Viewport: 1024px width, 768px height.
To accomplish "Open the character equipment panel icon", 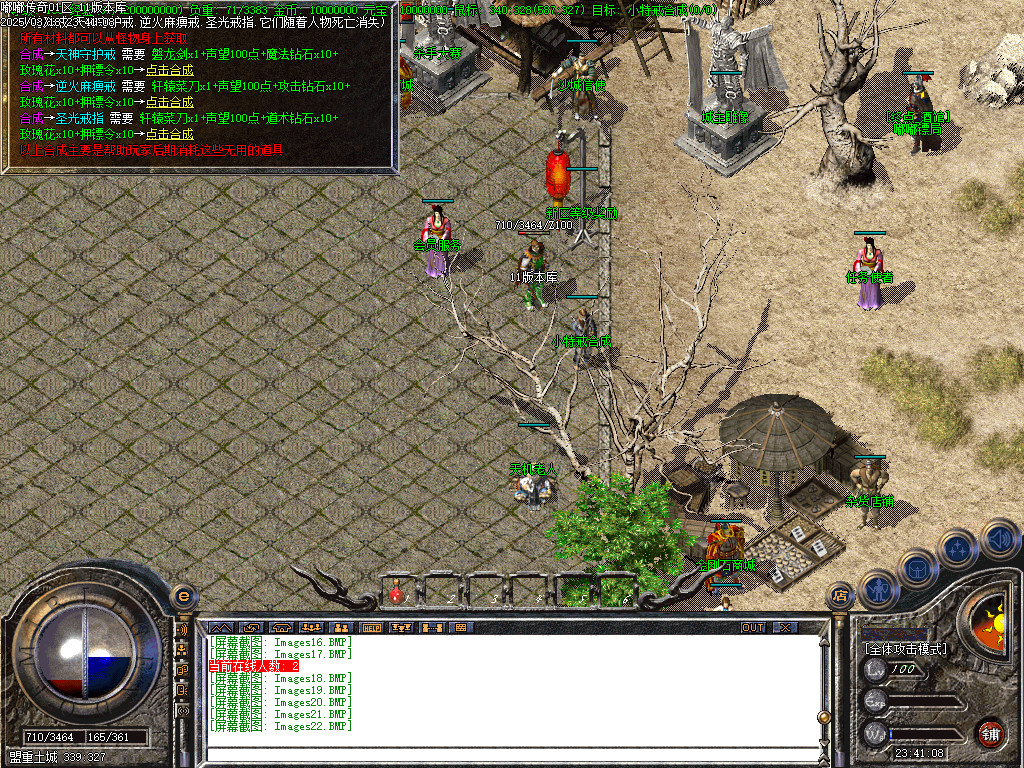I will click(x=877, y=588).
